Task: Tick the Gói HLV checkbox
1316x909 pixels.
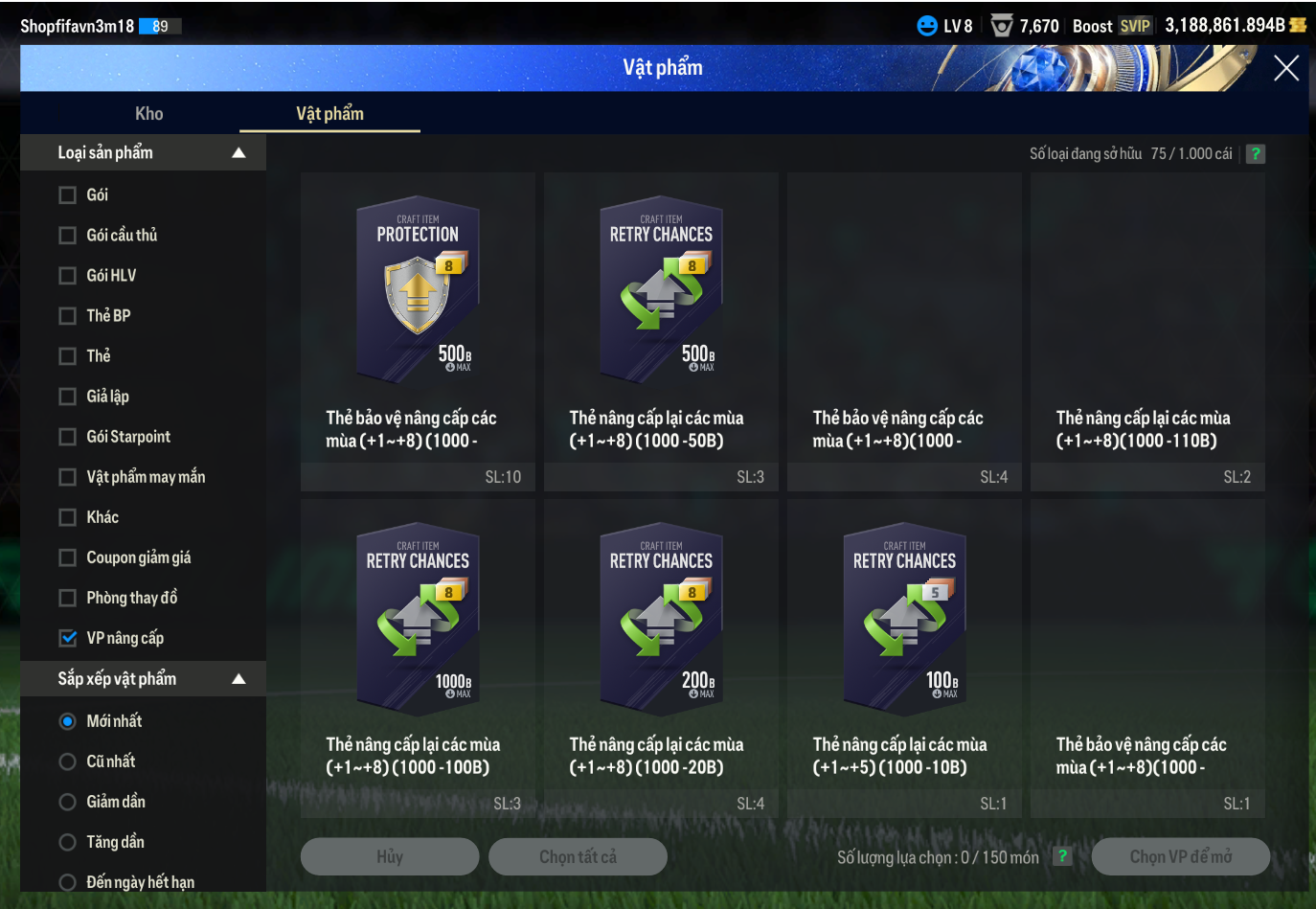Action: [68, 276]
